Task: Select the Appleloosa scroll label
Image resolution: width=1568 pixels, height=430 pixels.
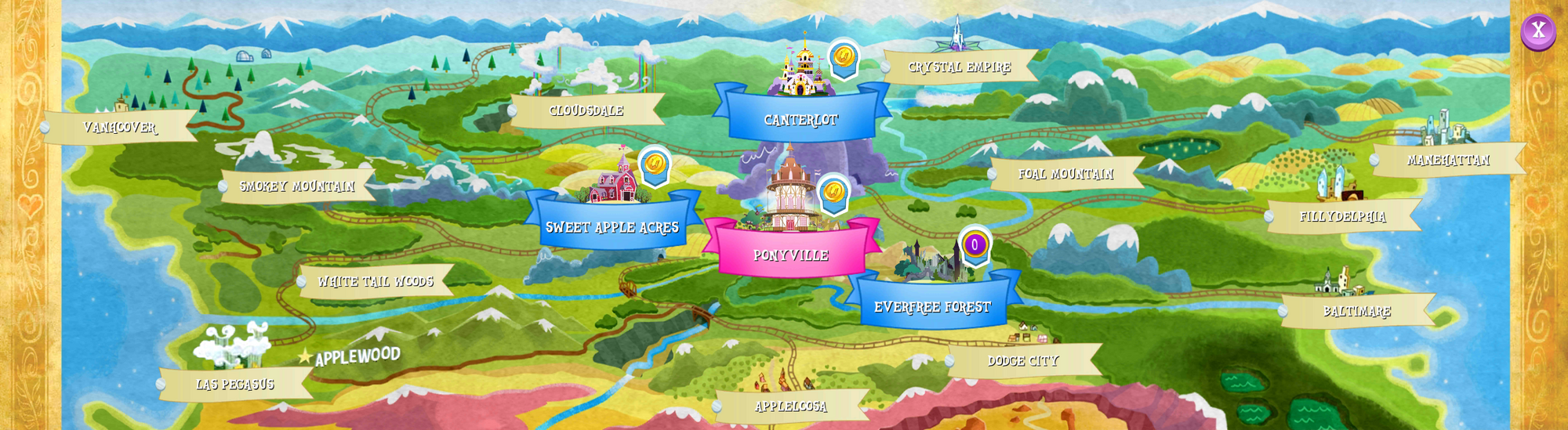Action: (x=791, y=406)
